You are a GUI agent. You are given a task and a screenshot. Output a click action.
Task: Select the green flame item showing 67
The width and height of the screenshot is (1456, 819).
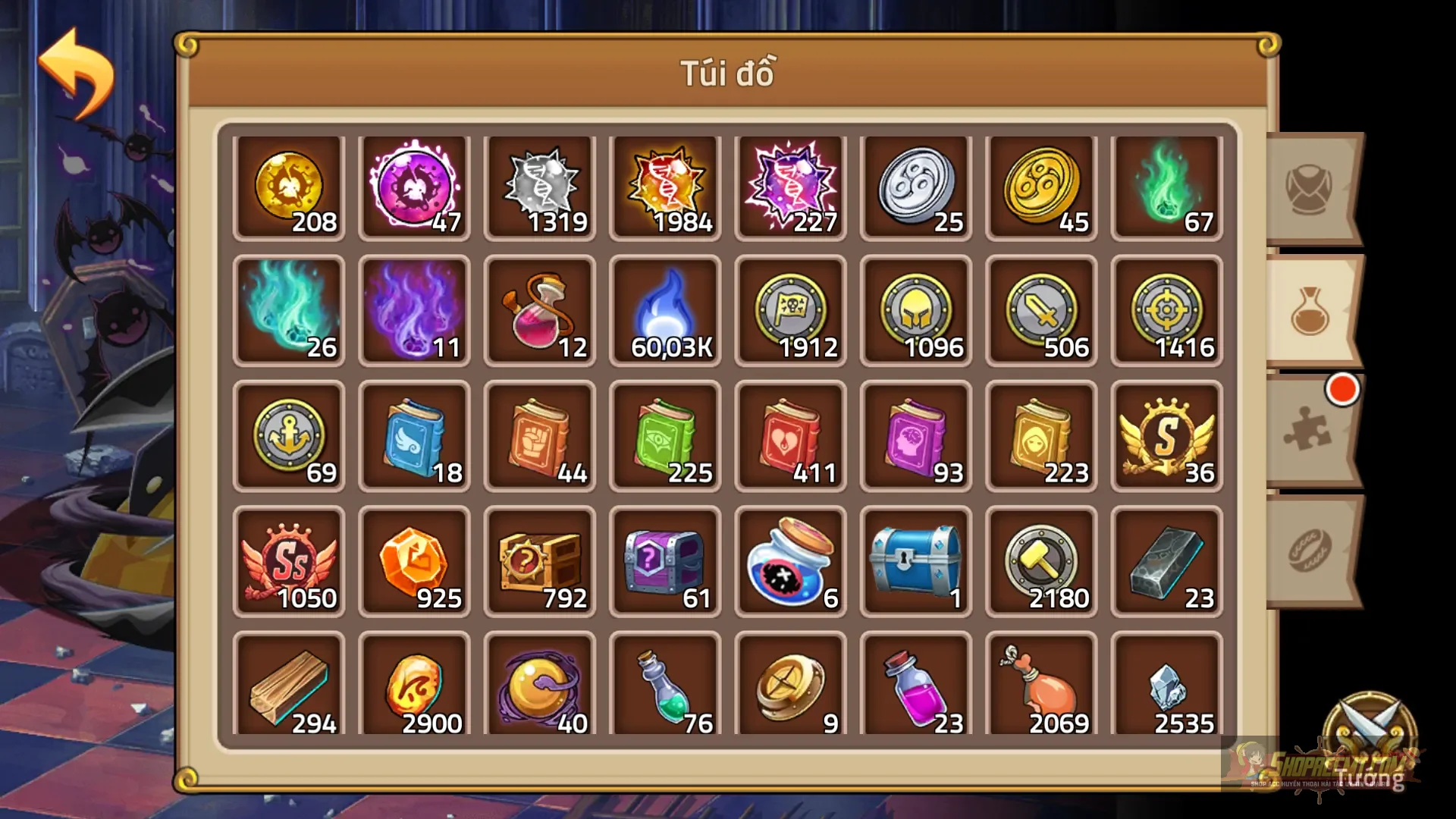(x=1166, y=184)
